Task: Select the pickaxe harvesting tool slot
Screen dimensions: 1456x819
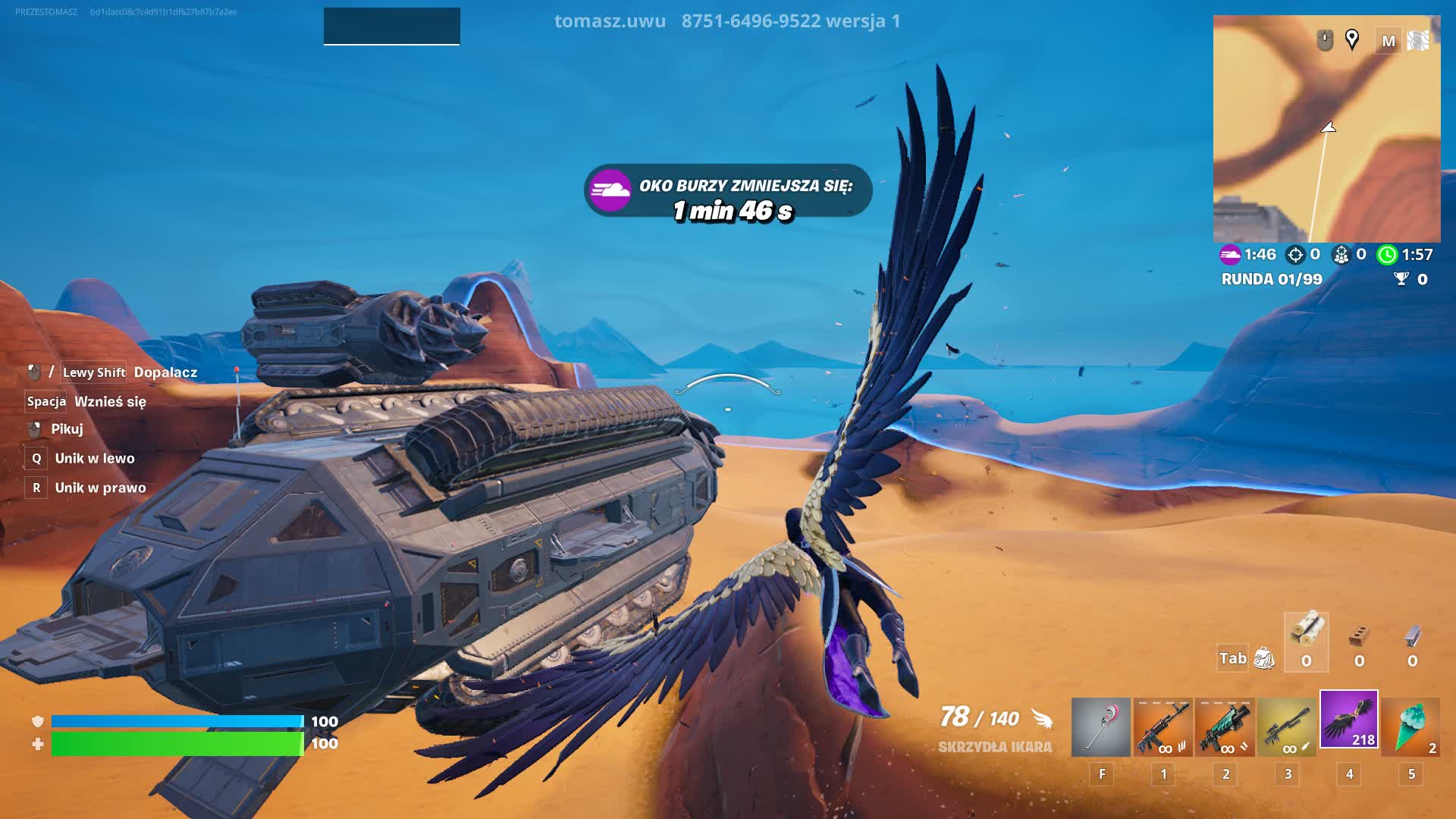Action: pyautogui.click(x=1100, y=727)
